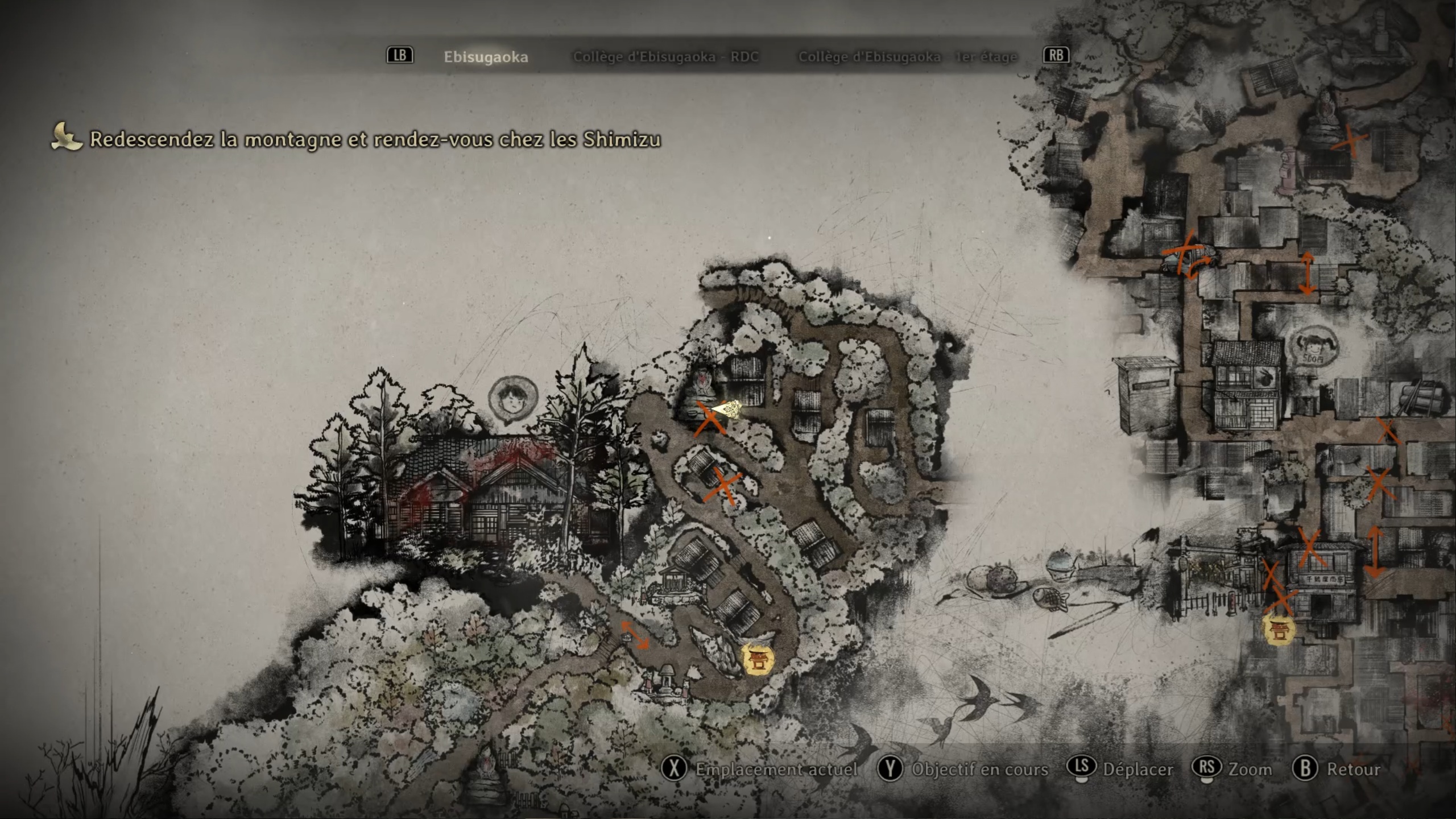Choose the golden shrine marker on the hillside path
Viewport: 1456px width, 819px height.
click(759, 660)
